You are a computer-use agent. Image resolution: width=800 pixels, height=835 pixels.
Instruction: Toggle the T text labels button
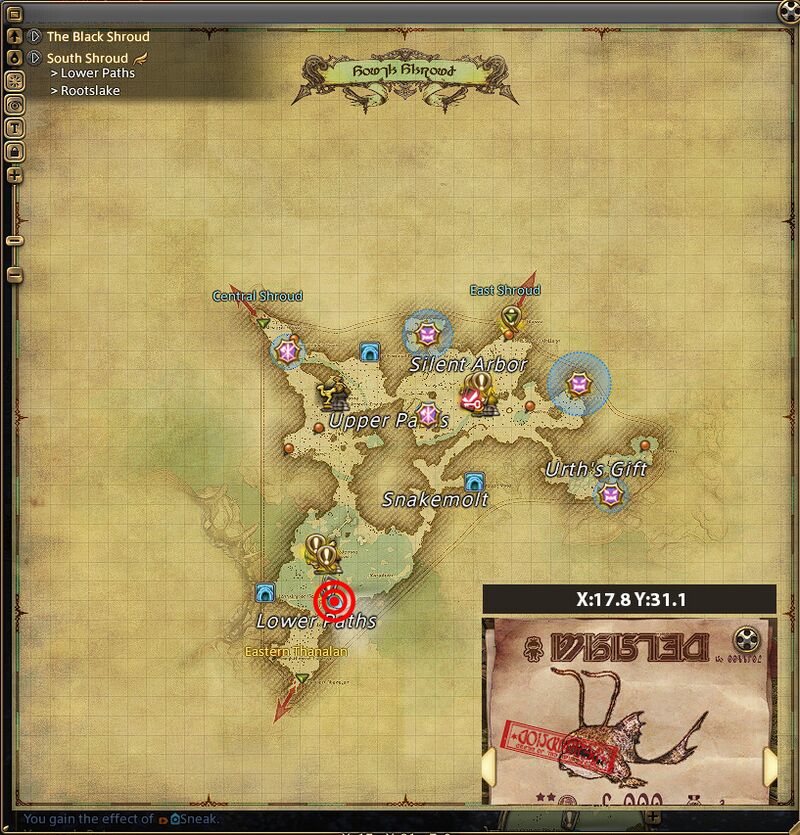[x=15, y=127]
